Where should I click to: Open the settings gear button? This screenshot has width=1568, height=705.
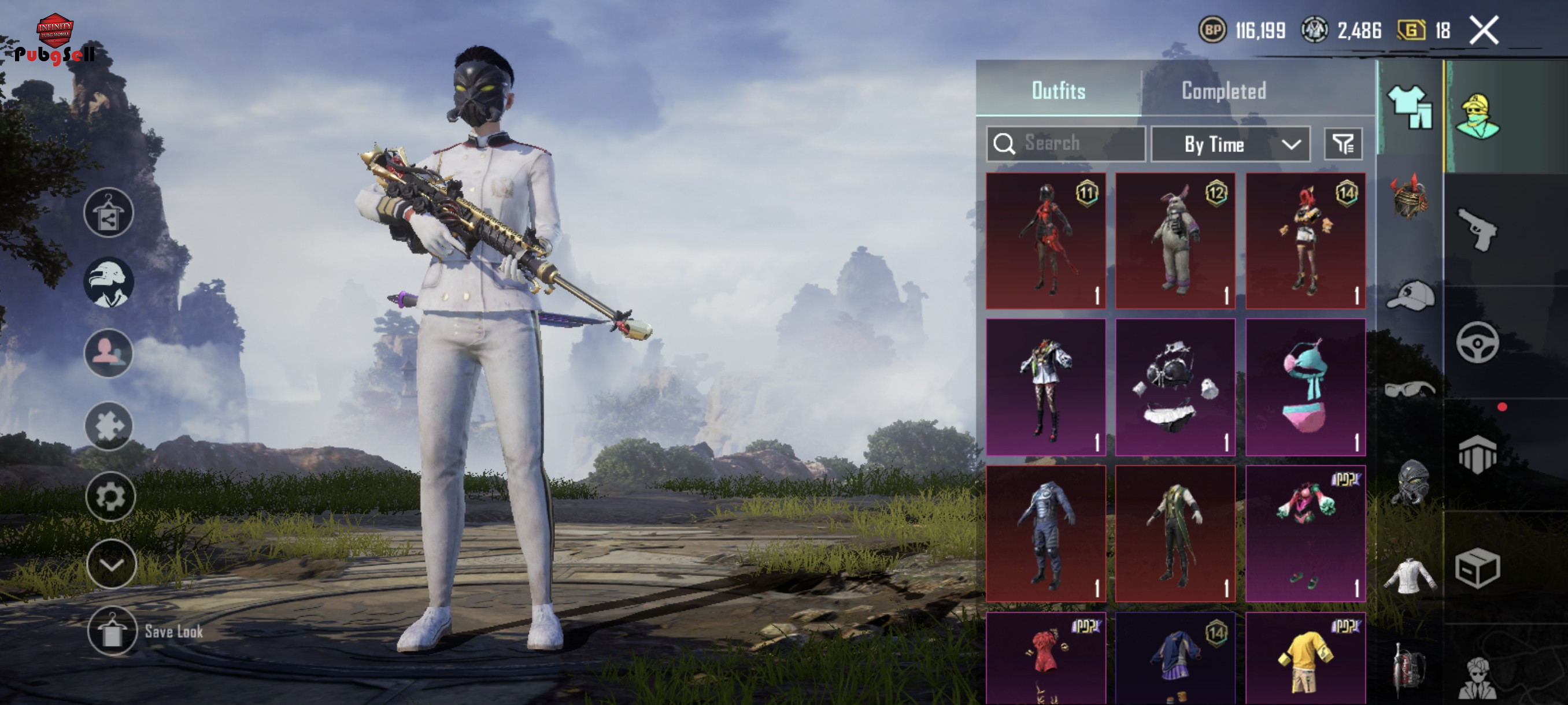[110, 497]
